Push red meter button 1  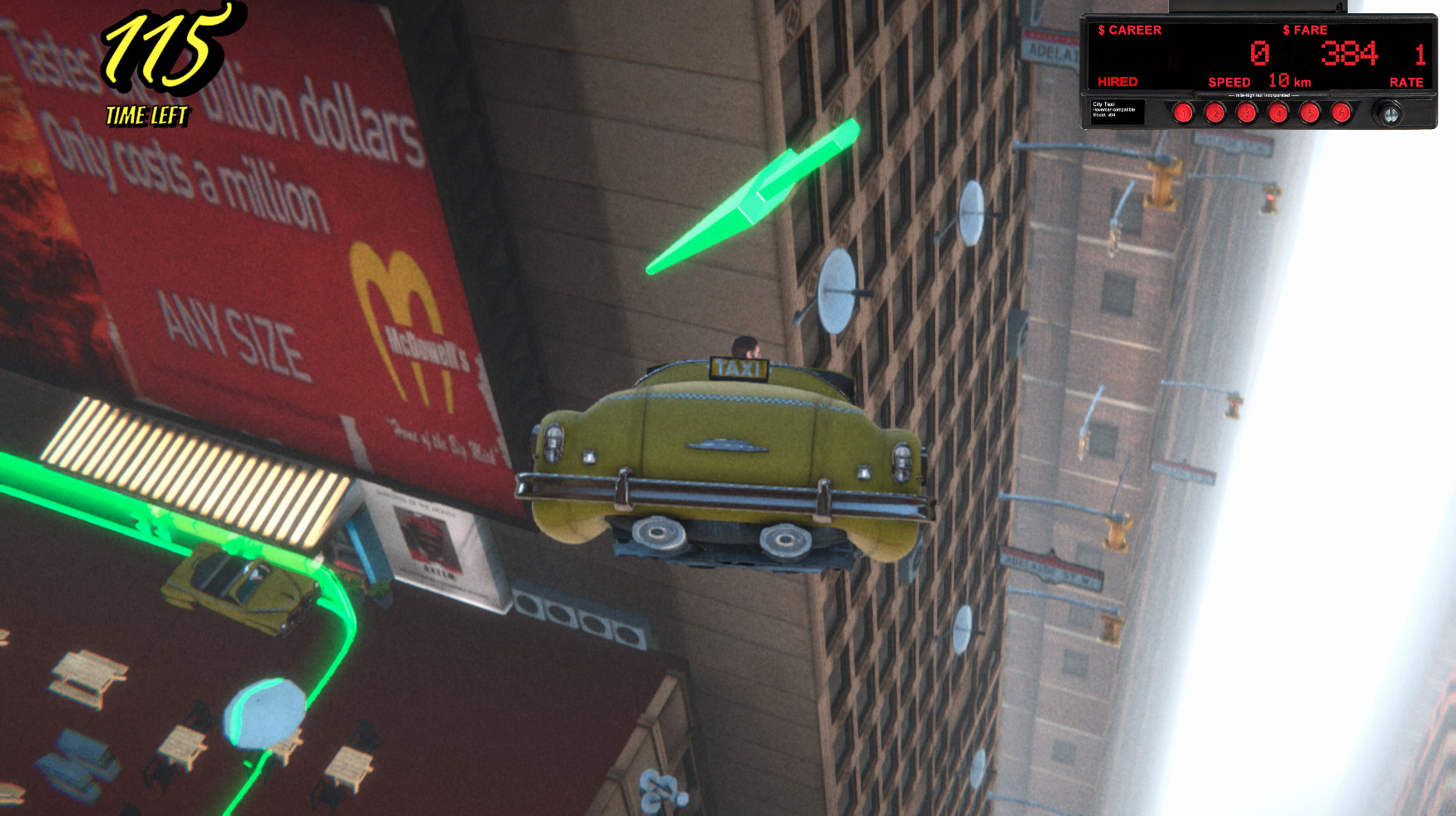[1183, 113]
